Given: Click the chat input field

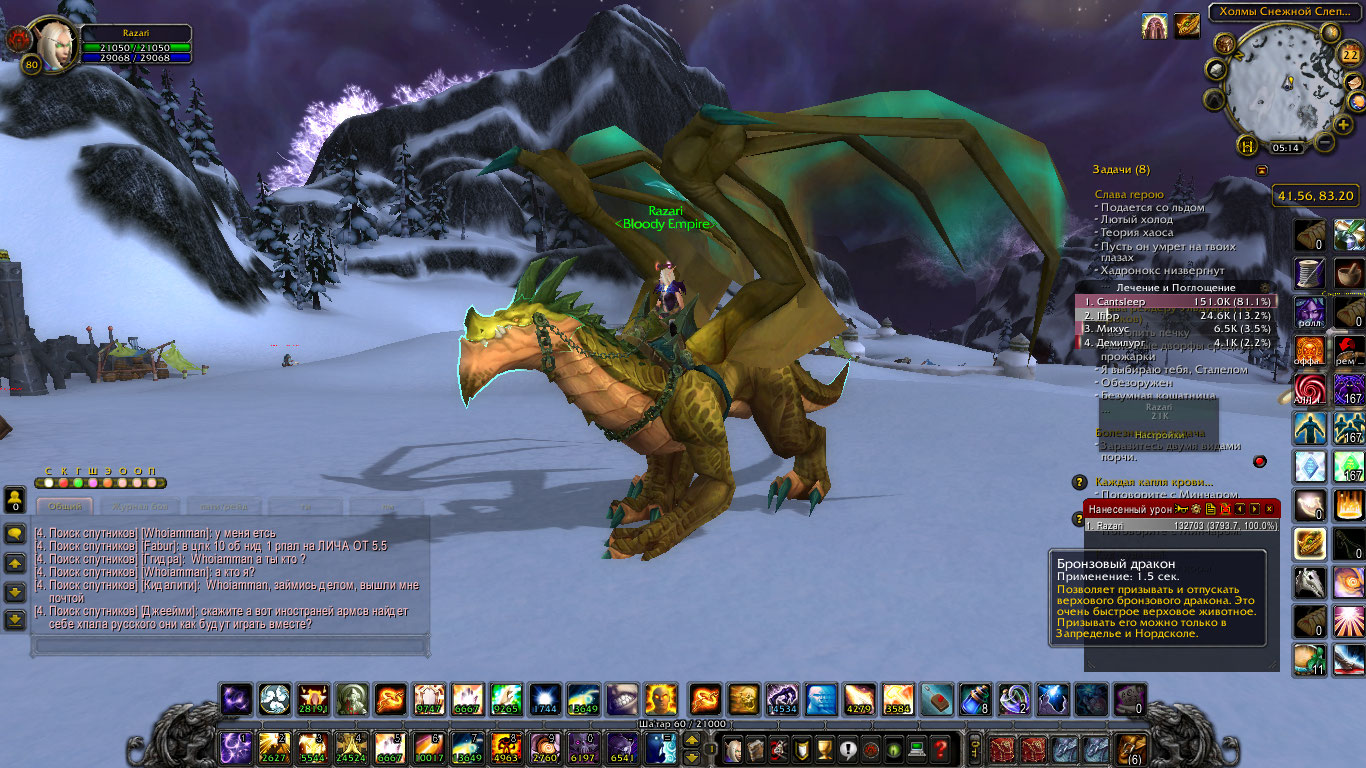Looking at the screenshot, I should 231,647.
